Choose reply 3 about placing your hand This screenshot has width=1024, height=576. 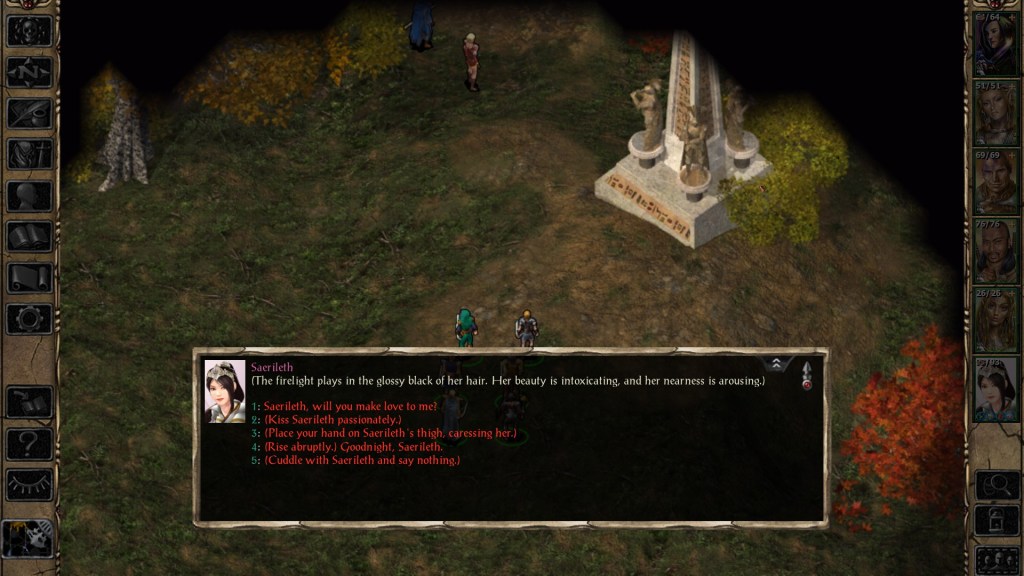(x=390, y=434)
